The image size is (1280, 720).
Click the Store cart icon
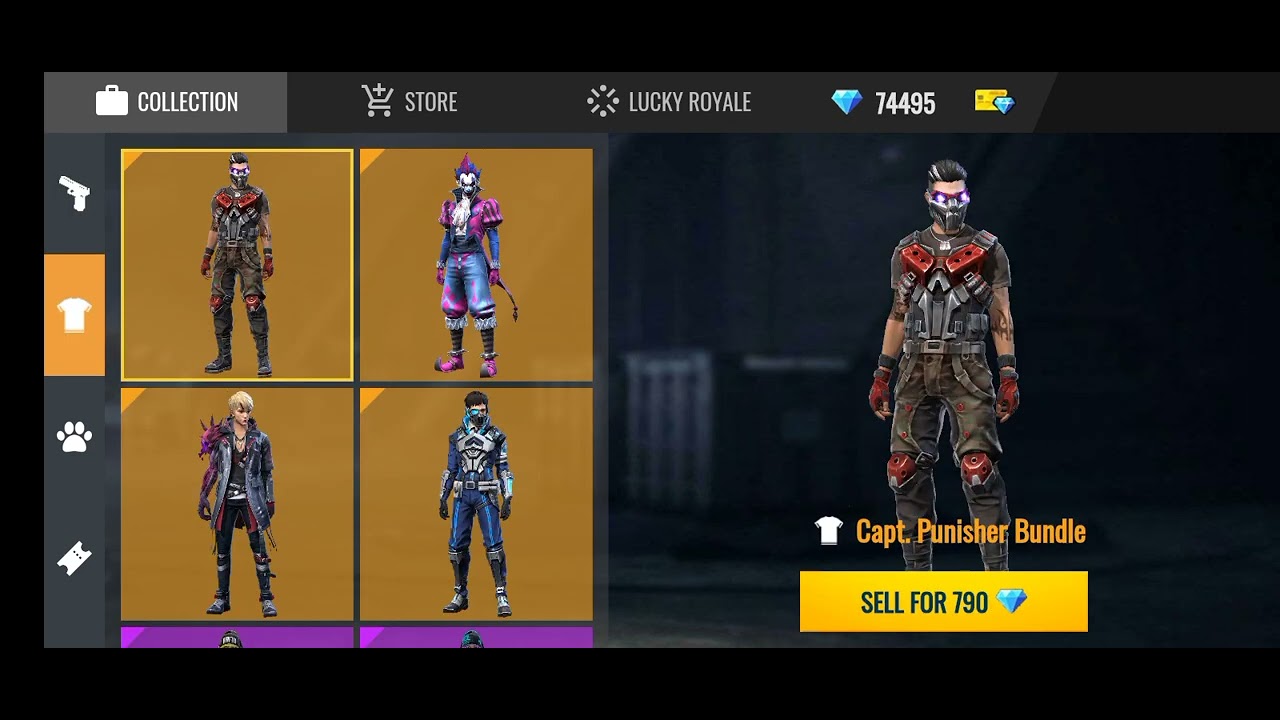point(375,100)
